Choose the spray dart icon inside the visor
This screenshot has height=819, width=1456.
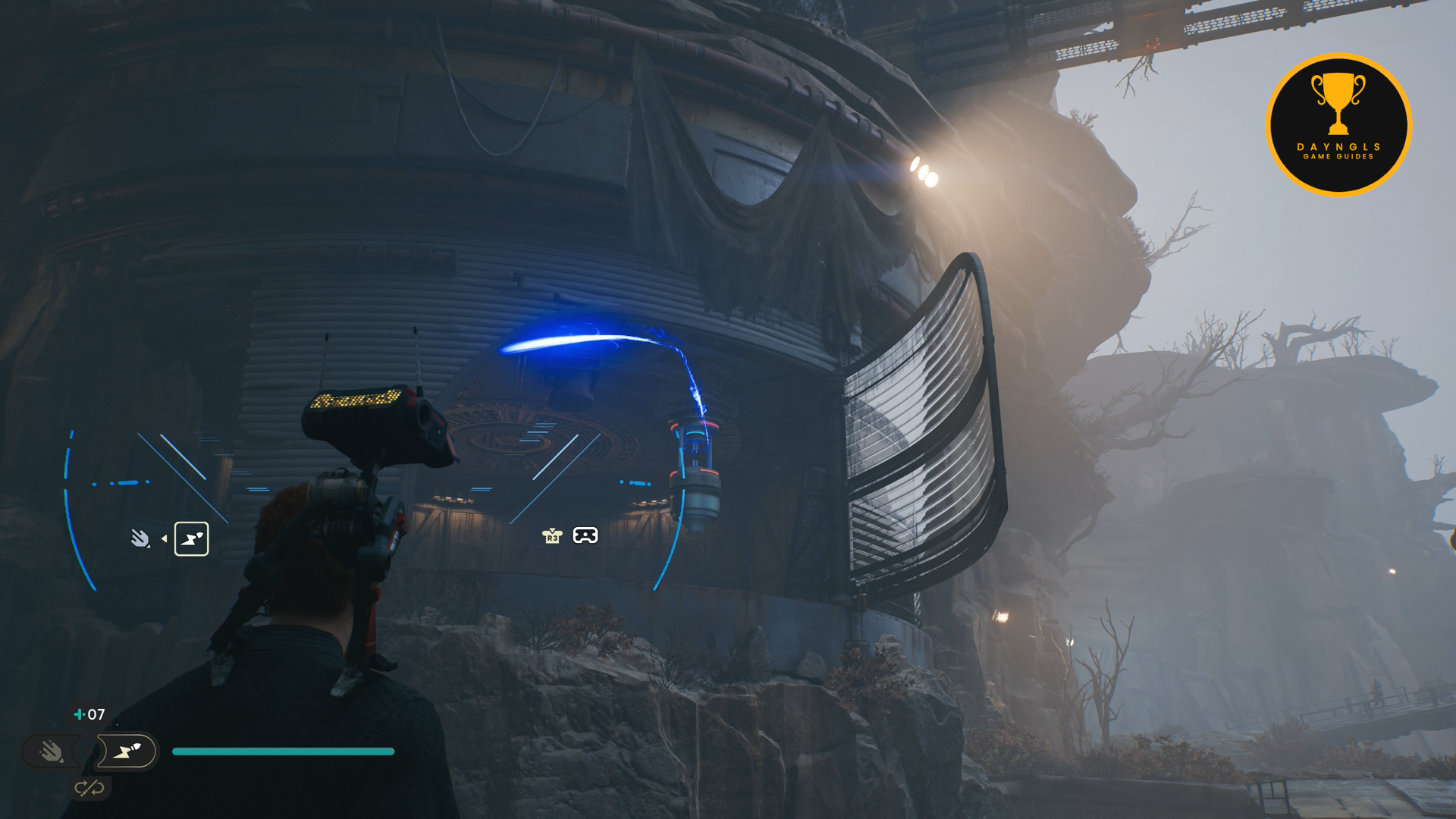tap(140, 538)
